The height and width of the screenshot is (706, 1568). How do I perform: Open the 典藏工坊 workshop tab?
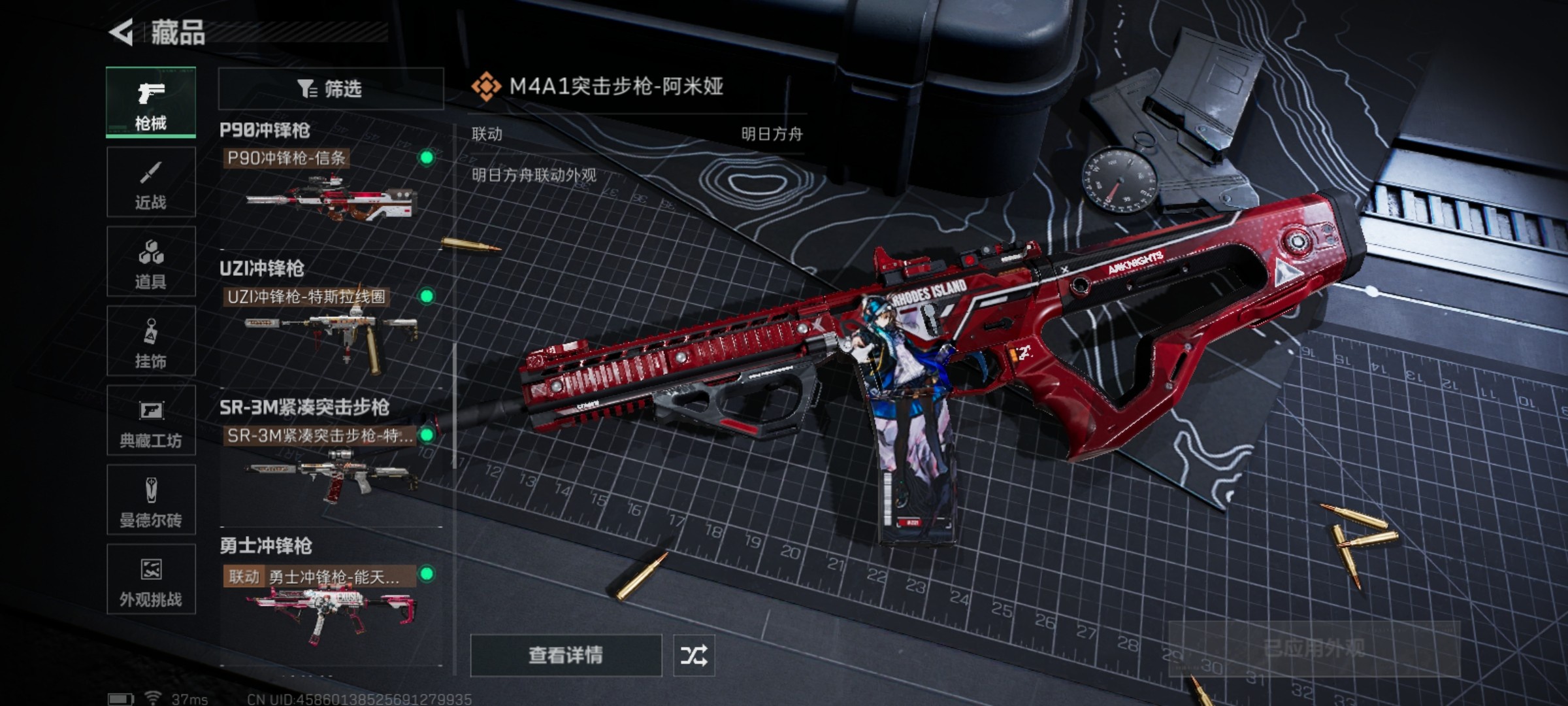pyautogui.click(x=151, y=421)
